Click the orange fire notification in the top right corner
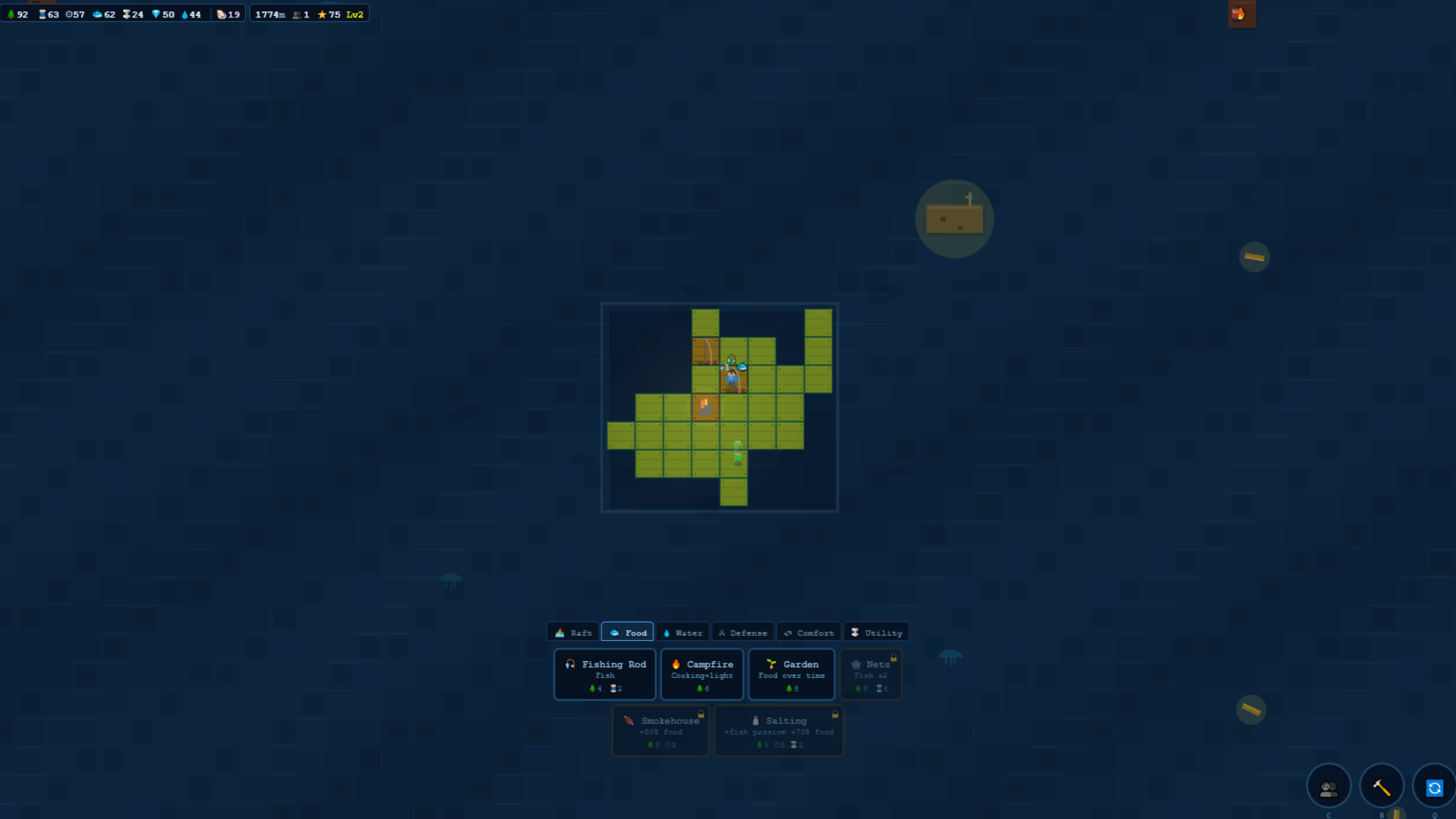 [1241, 13]
